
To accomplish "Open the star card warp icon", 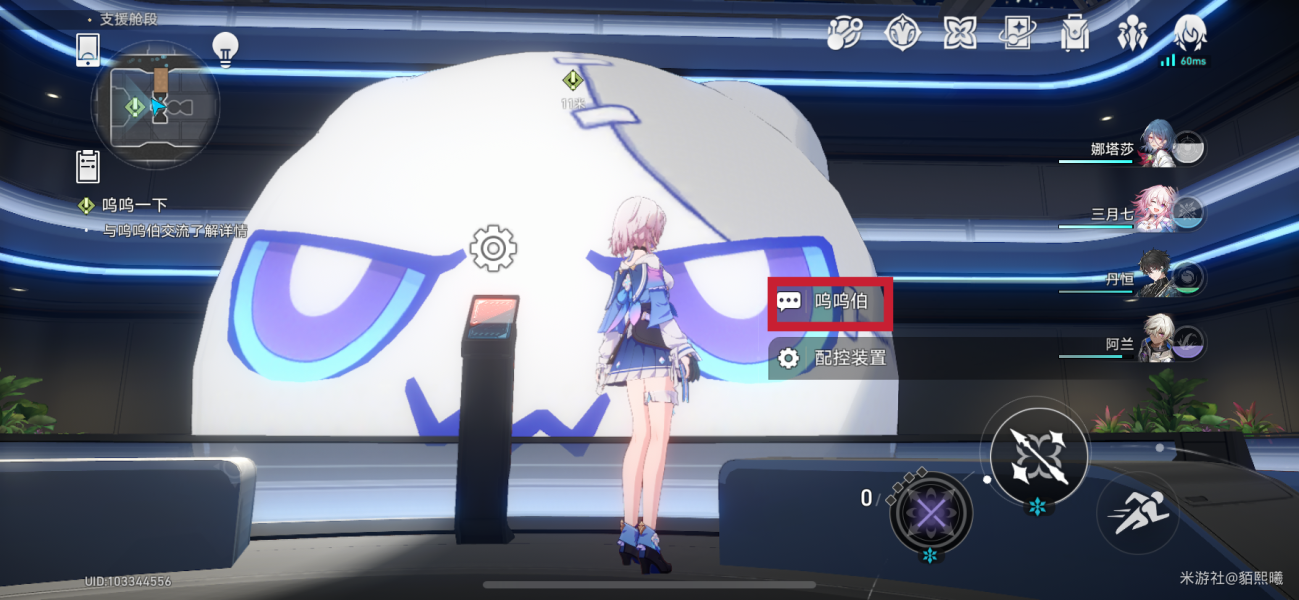I will pyautogui.click(x=1018, y=34).
